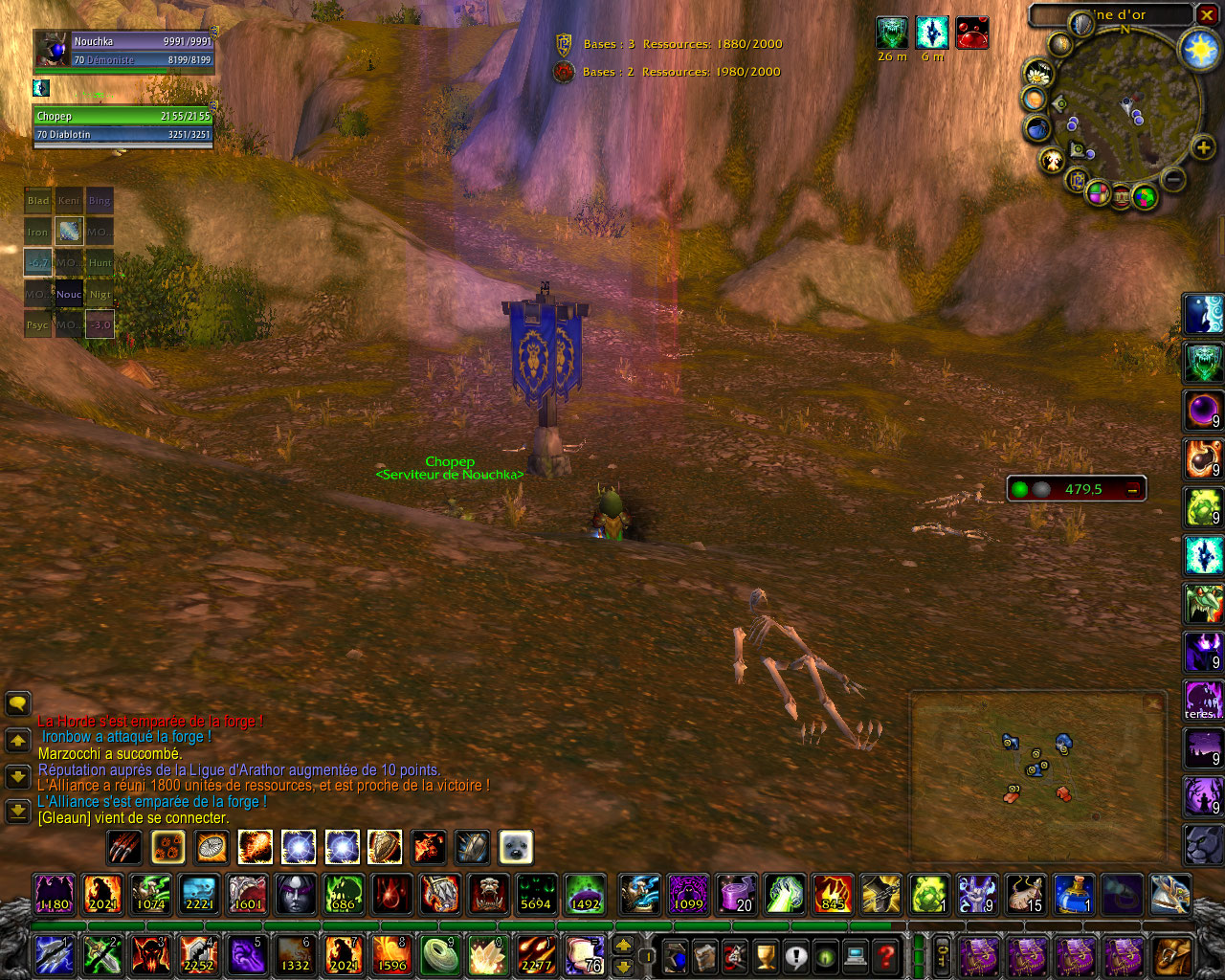Activate the green healthstone item slot
This screenshot has height=980, width=1225.
(x=928, y=895)
